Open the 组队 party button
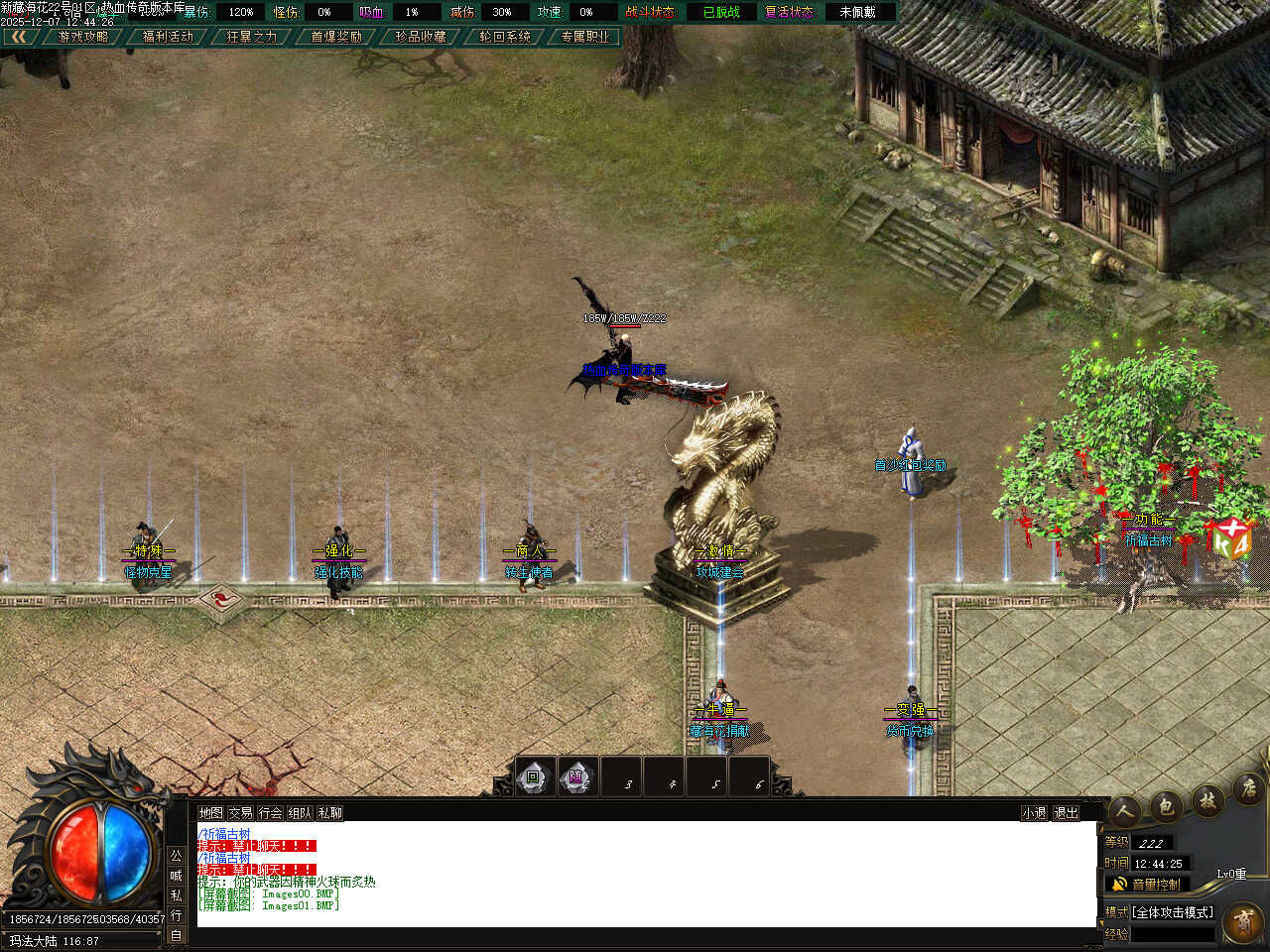Image resolution: width=1270 pixels, height=952 pixels. click(300, 813)
